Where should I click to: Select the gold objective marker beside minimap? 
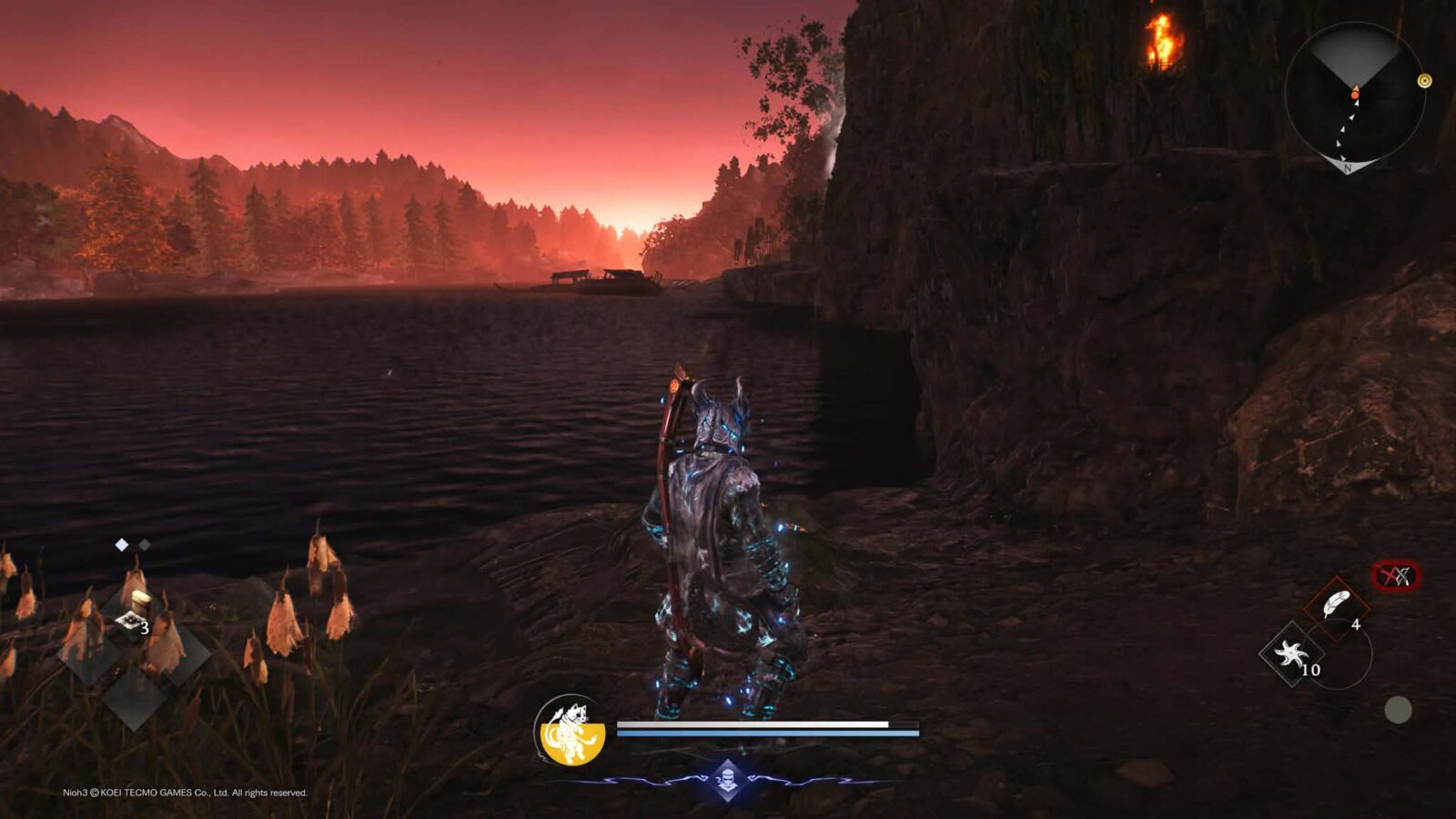1425,81
